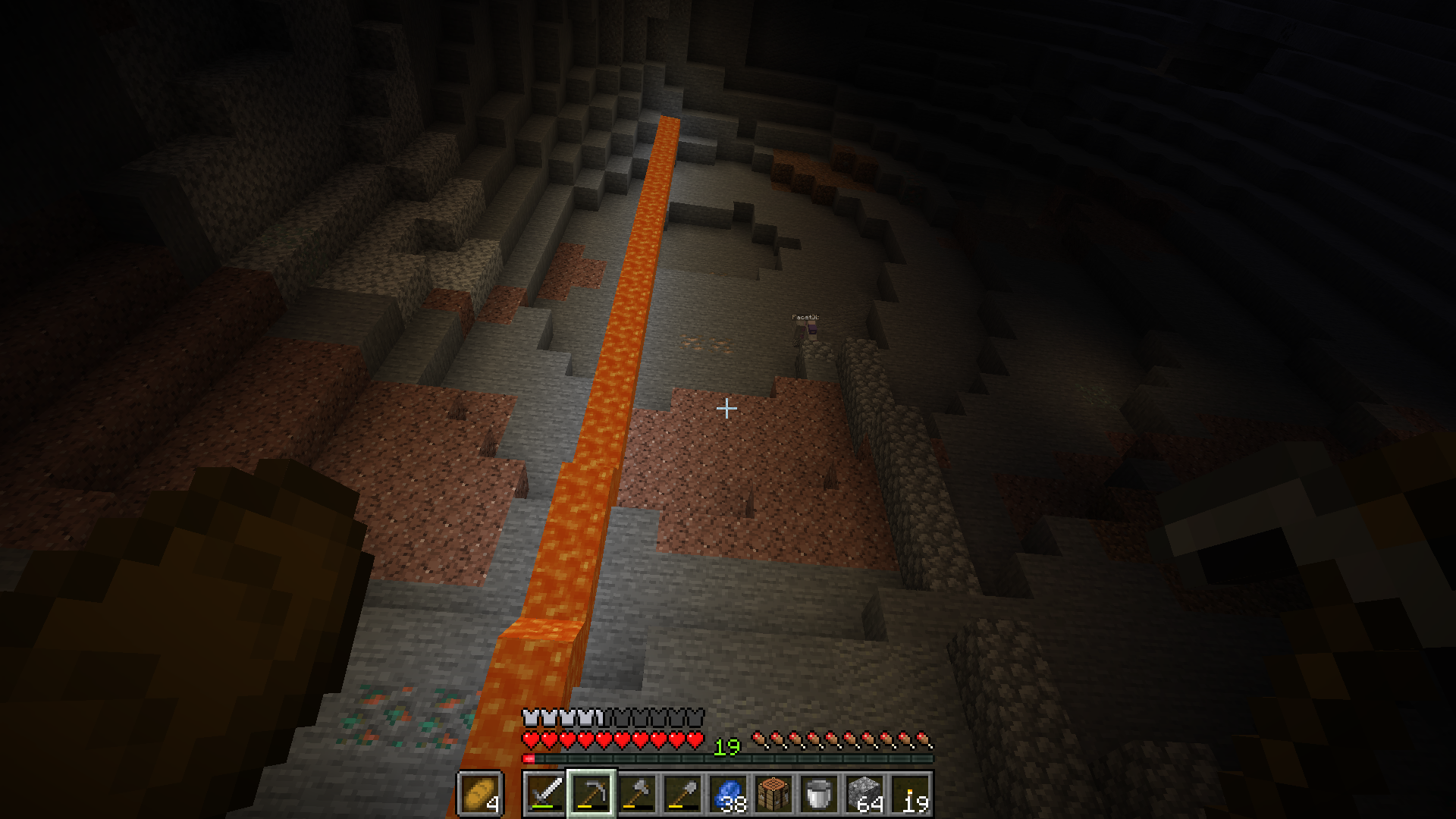This screenshot has width=1456, height=819.
Task: Select the cobblestone stack of 64
Action: (864, 794)
